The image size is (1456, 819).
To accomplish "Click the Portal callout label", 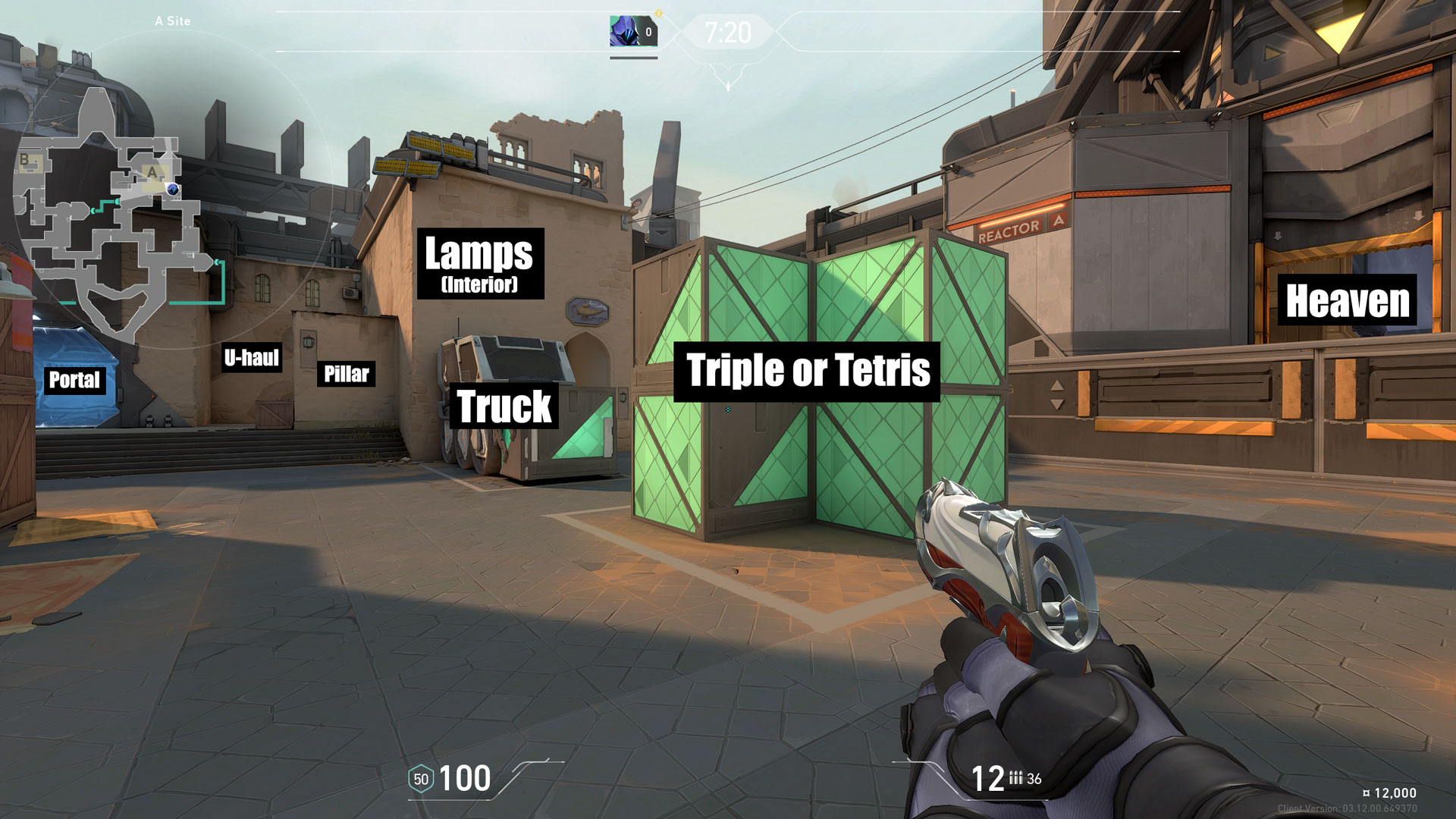I will 74,381.
